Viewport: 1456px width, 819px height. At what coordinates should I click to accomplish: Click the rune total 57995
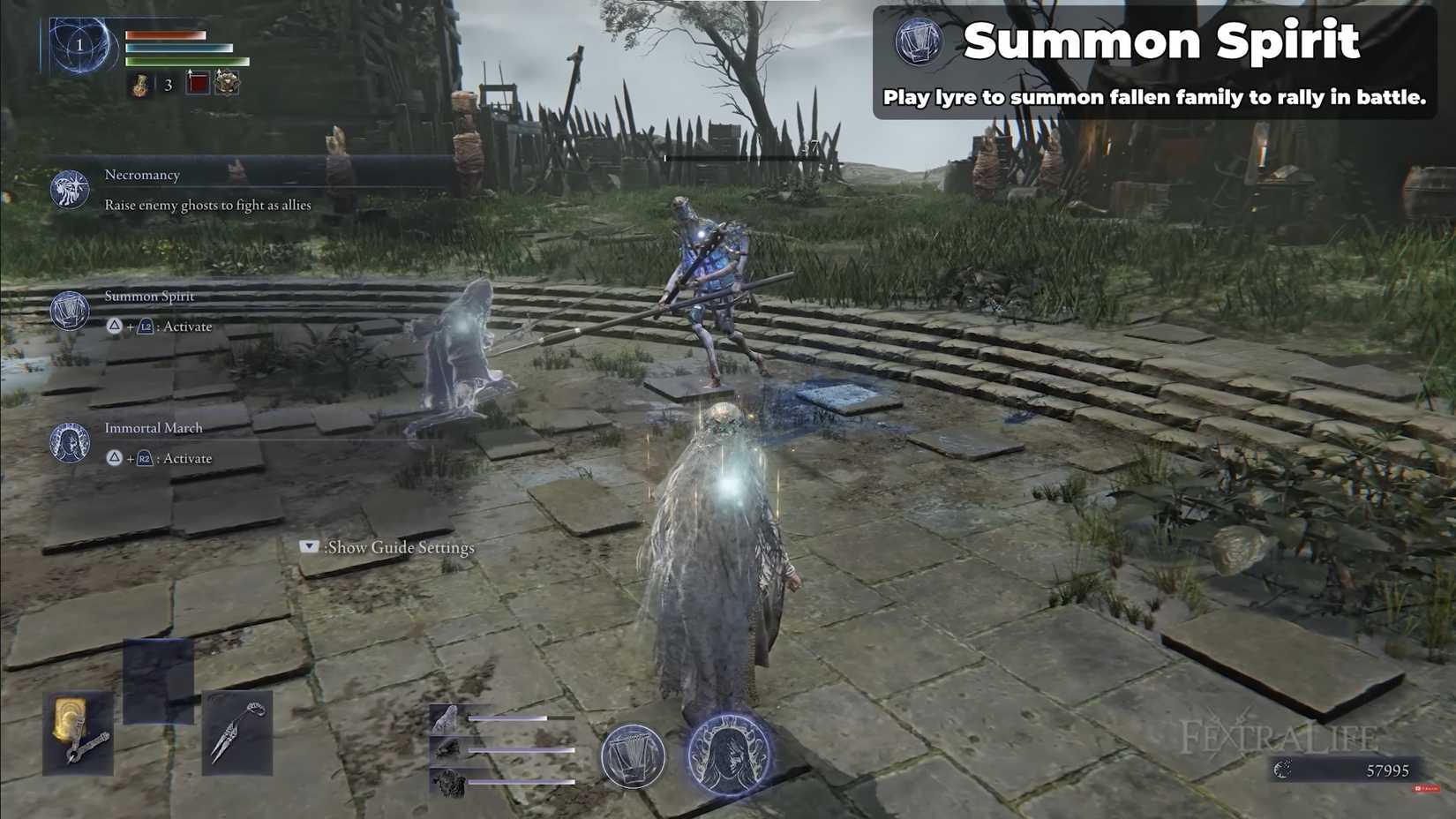coord(1388,770)
